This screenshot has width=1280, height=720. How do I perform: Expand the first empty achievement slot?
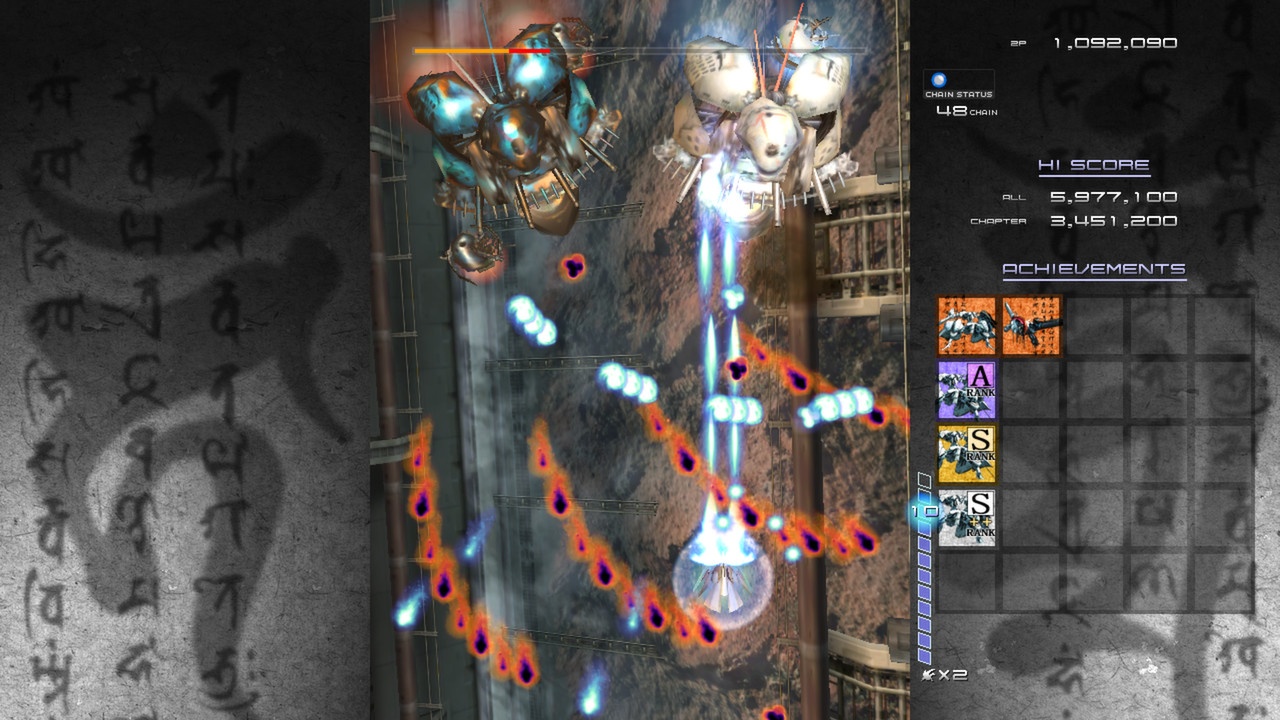[x=1095, y=324]
